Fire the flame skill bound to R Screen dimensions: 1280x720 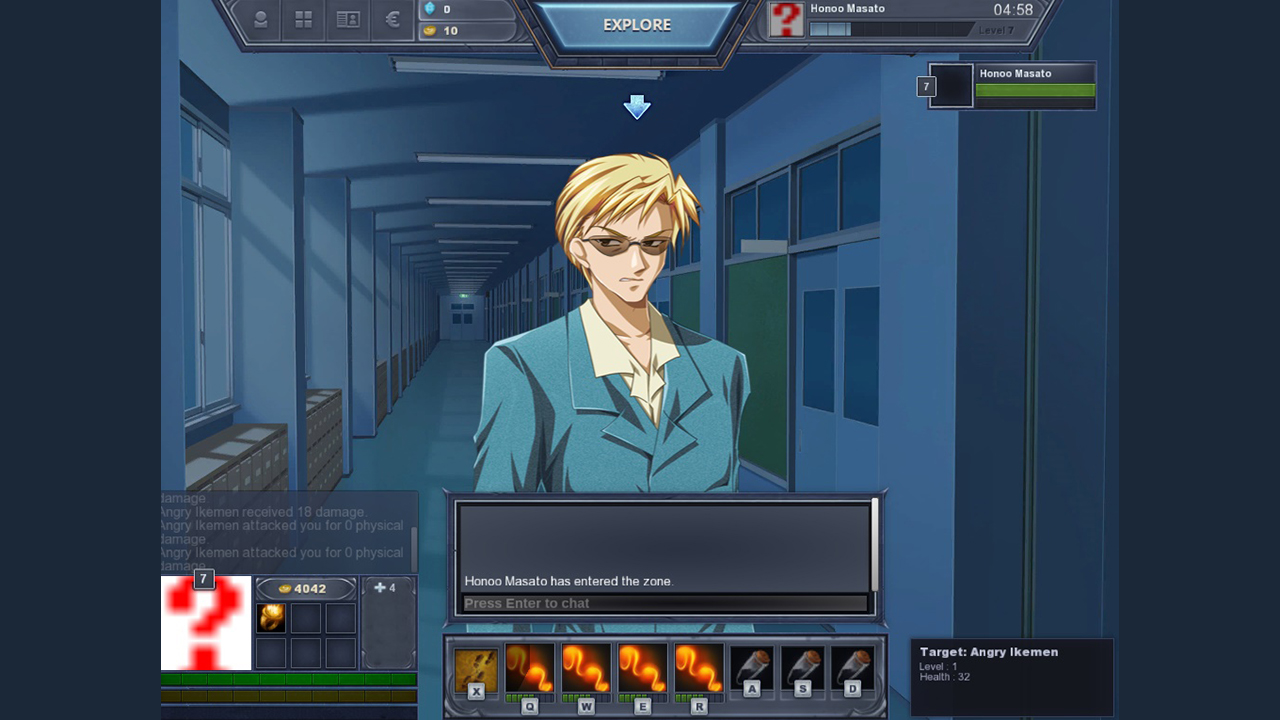(698, 668)
